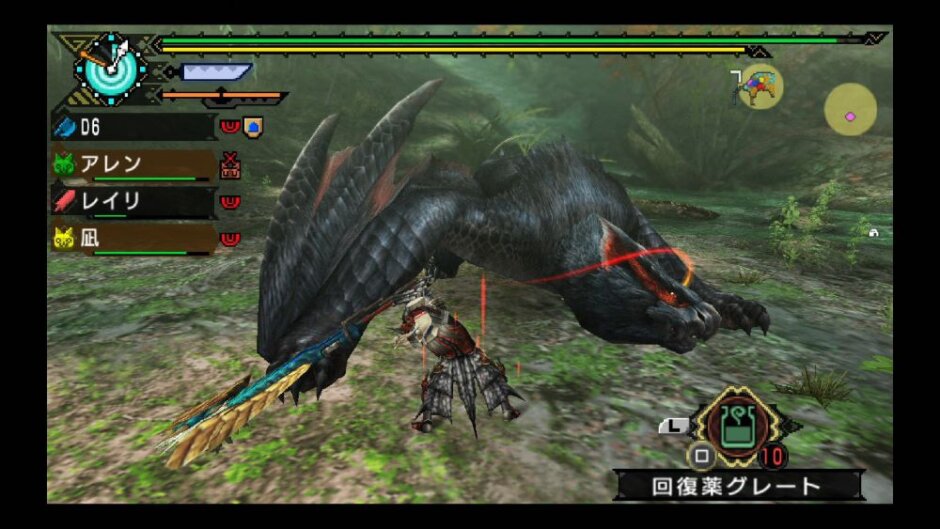940x529 pixels.
Task: Select the 回復薬グレート potion item slot
Action: (x=738, y=427)
